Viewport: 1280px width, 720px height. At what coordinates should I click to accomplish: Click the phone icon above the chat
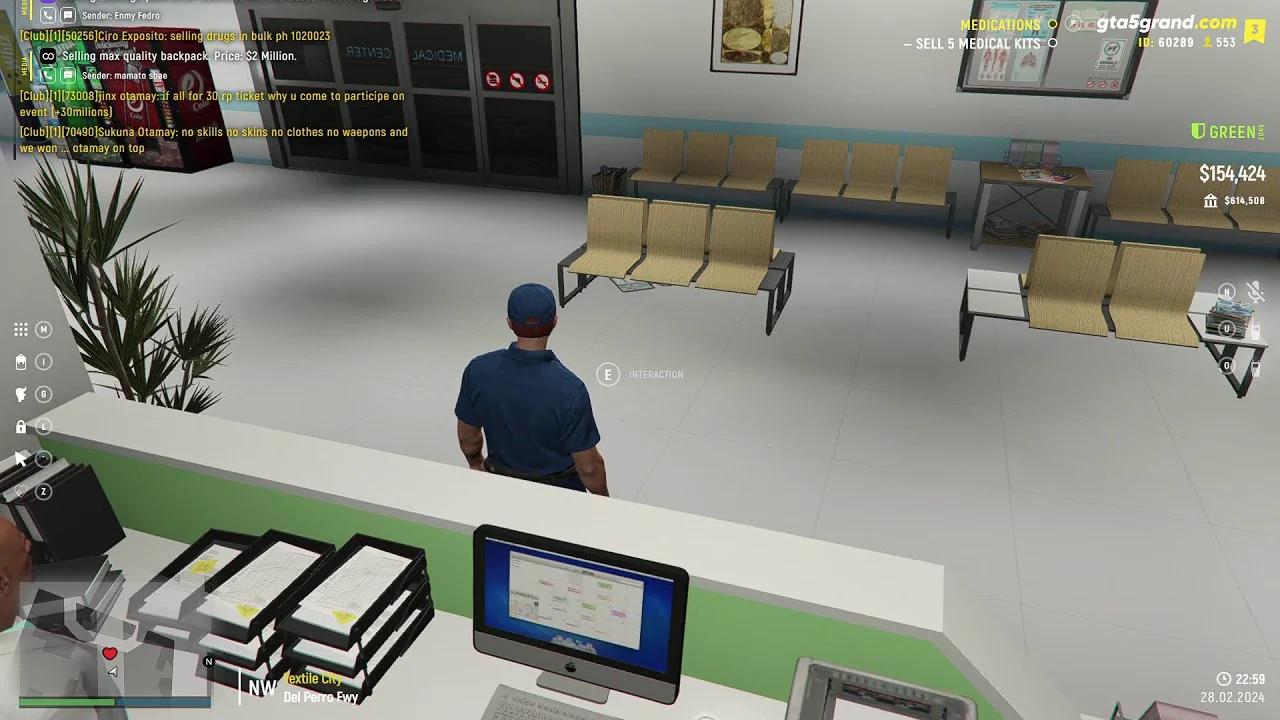pyautogui.click(x=48, y=15)
